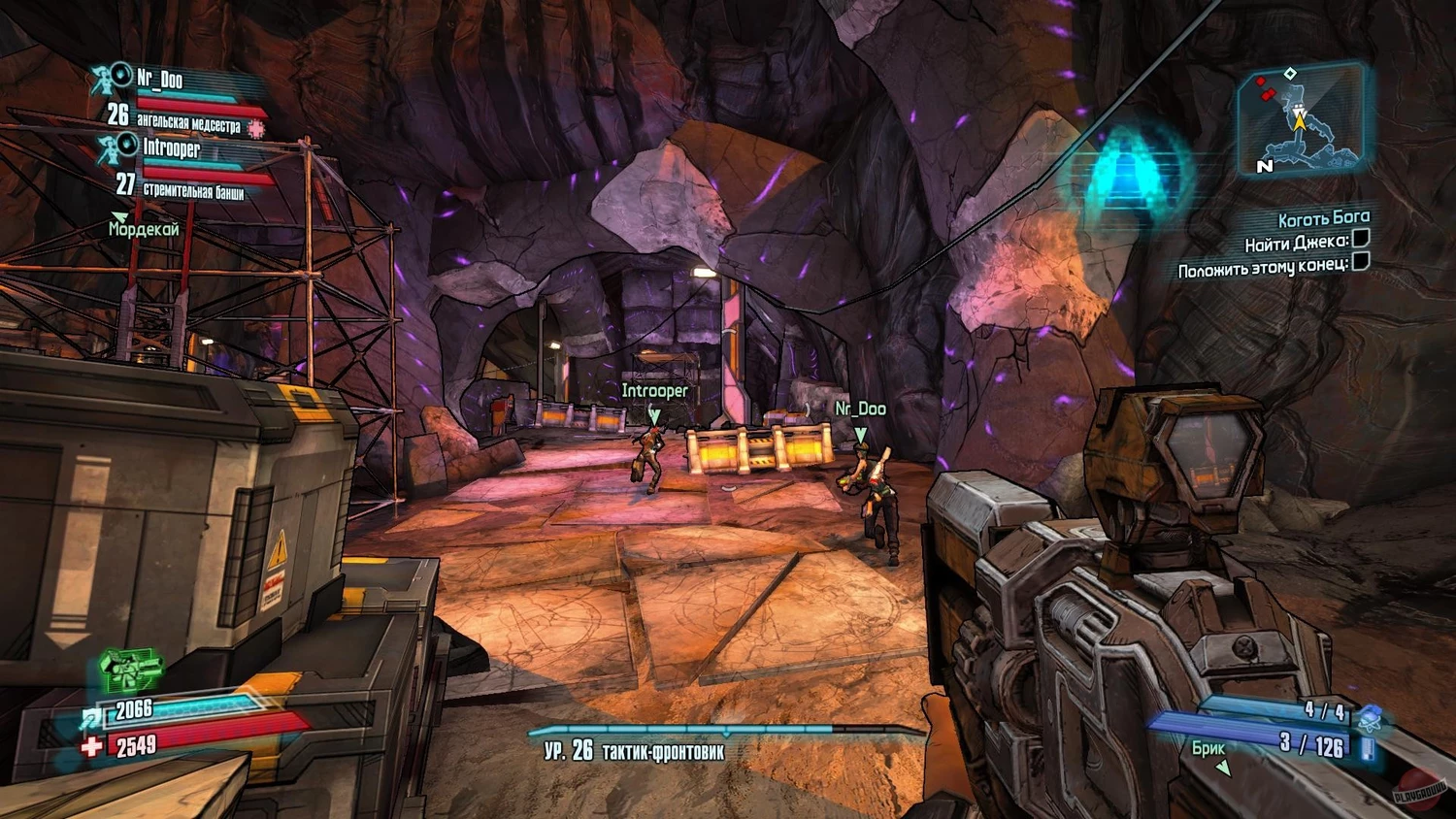1456x819 pixels.
Task: Check the Найти Джека objective box
Action: pyautogui.click(x=1361, y=239)
